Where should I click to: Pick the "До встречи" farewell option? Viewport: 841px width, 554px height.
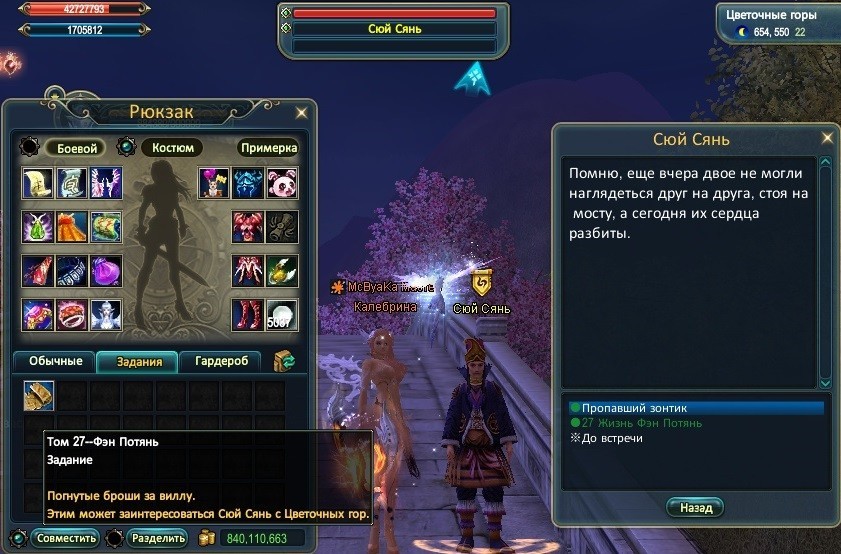click(610, 438)
